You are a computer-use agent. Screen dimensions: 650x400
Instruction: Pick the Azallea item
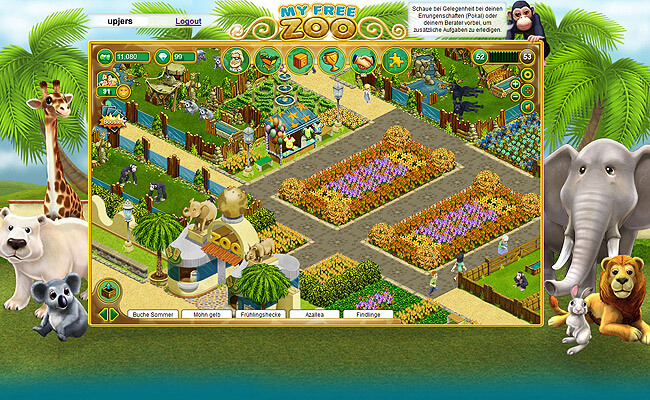[x=314, y=314]
